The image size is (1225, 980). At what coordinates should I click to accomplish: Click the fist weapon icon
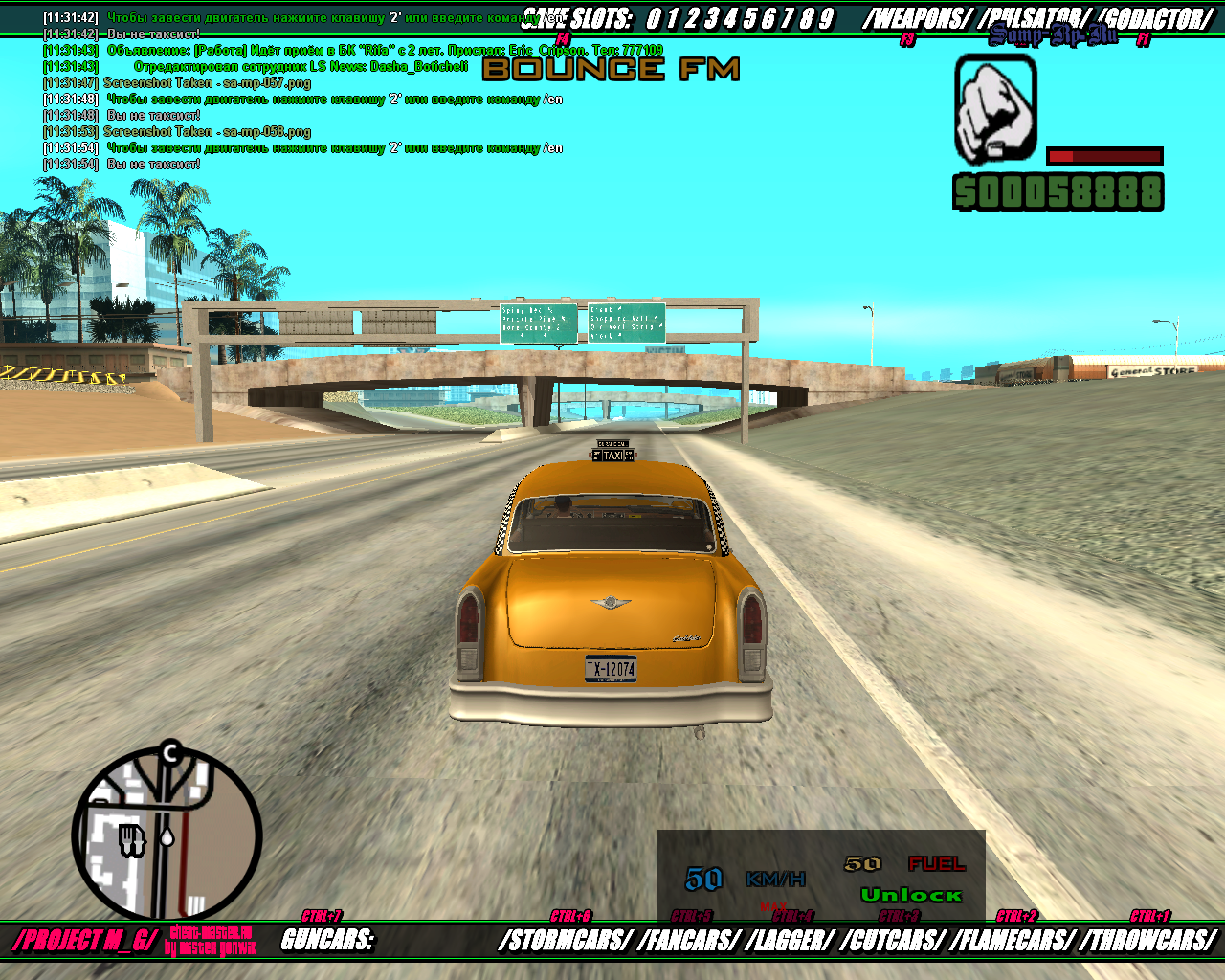pyautogui.click(x=996, y=107)
